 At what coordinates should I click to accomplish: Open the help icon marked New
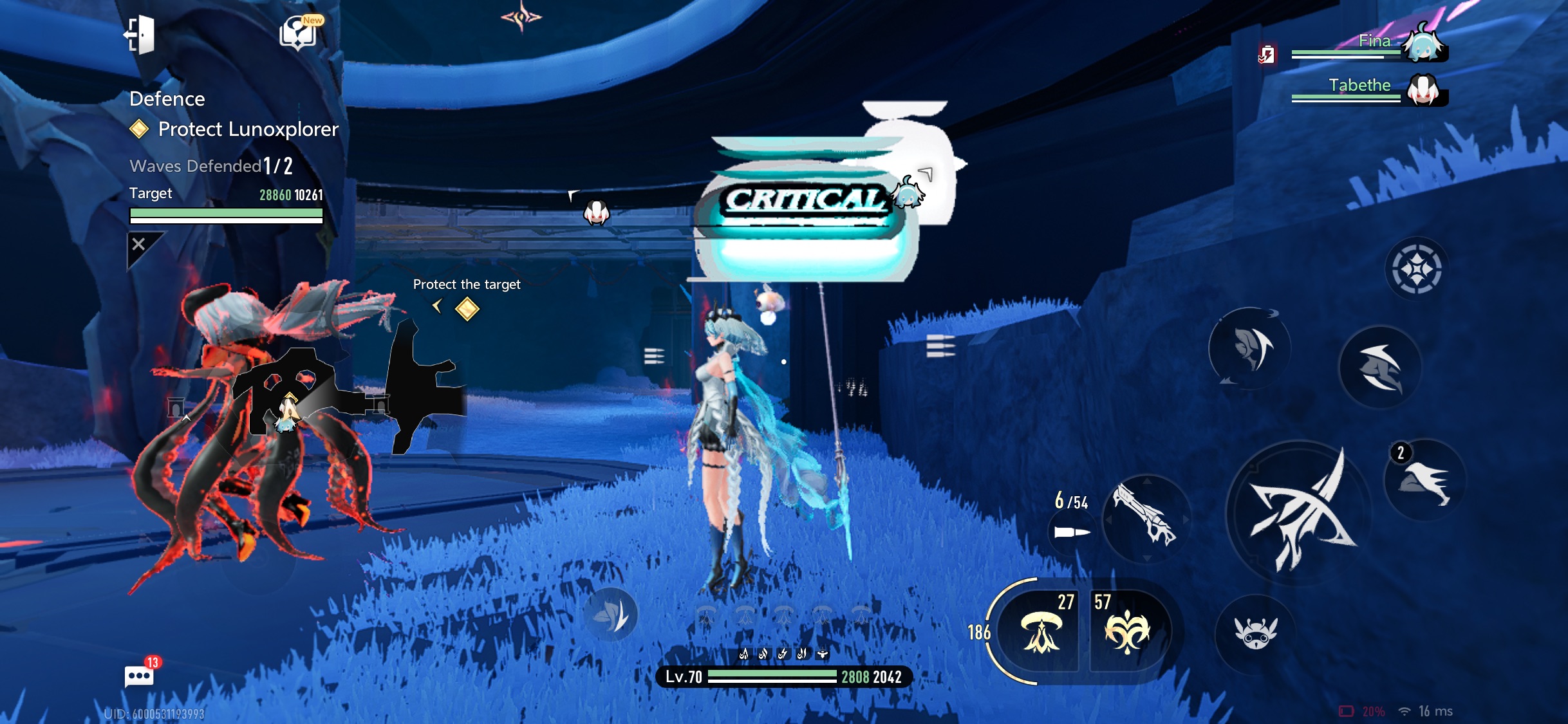(x=298, y=32)
